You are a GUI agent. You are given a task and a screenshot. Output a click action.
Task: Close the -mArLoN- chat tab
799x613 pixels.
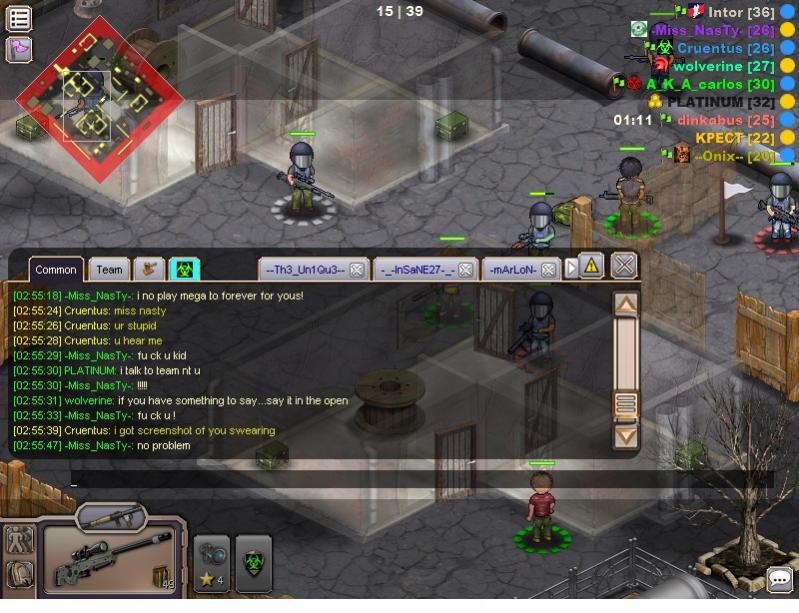point(551,270)
